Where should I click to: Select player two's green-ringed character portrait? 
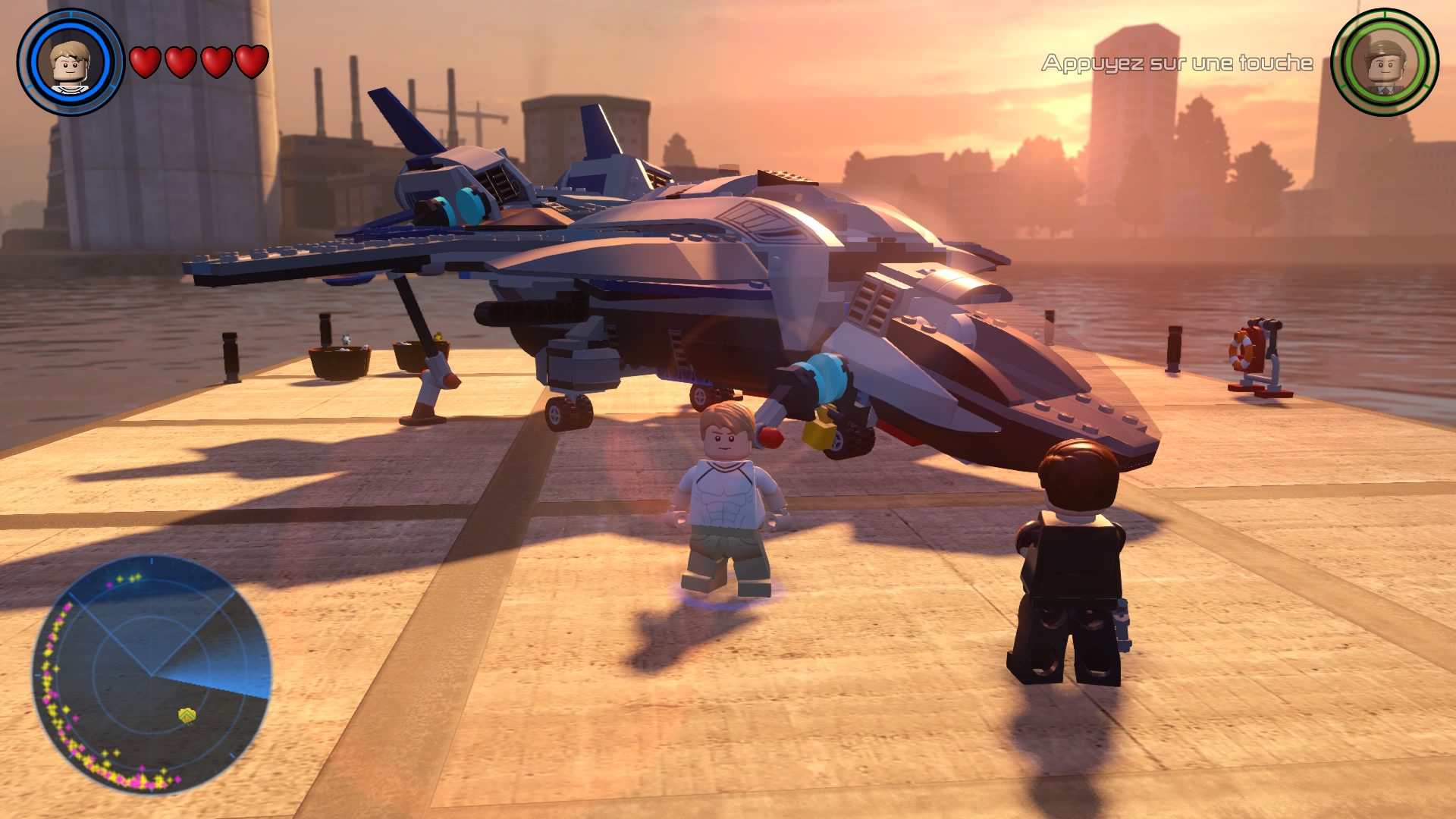point(1385,62)
